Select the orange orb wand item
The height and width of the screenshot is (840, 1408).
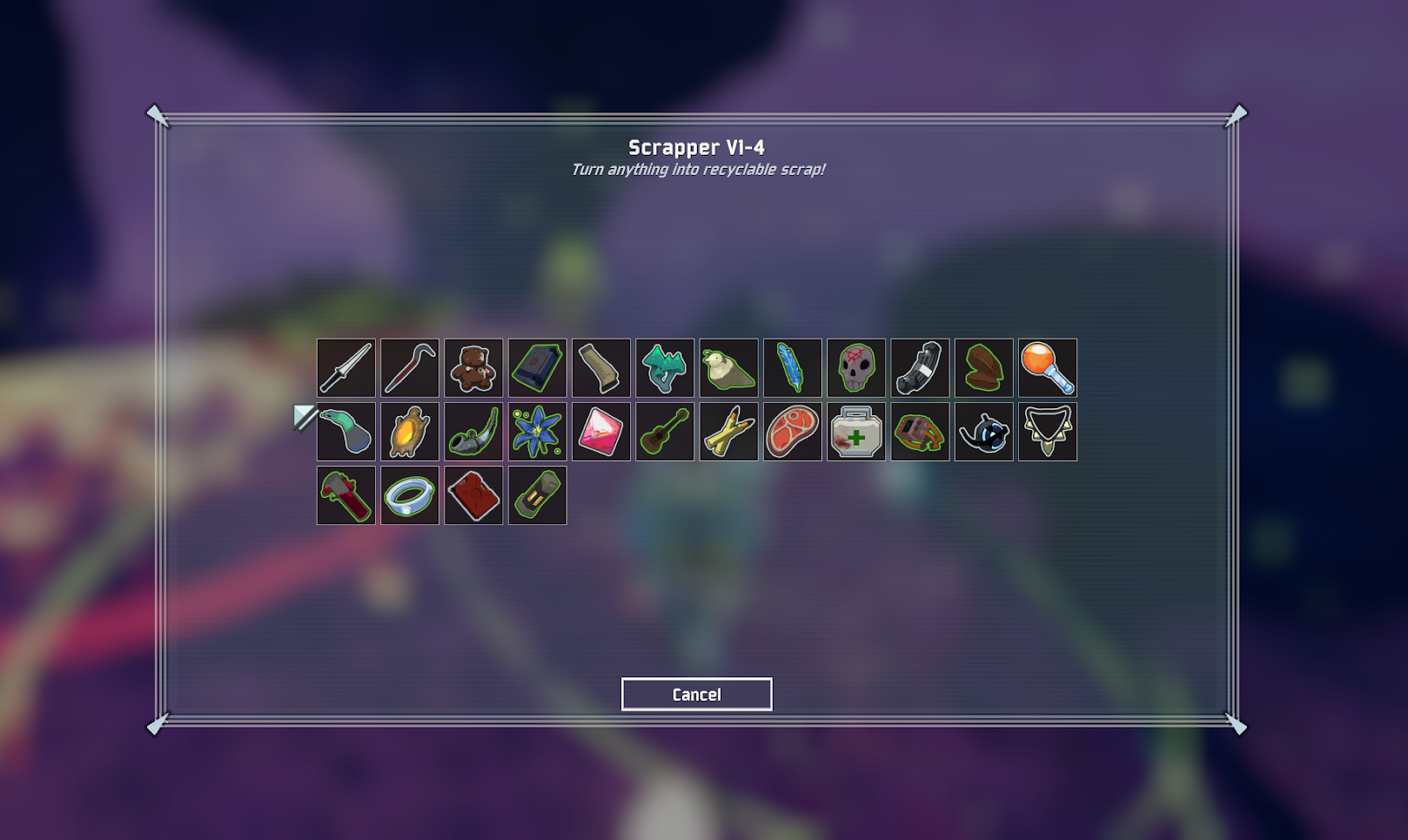[x=1047, y=368]
